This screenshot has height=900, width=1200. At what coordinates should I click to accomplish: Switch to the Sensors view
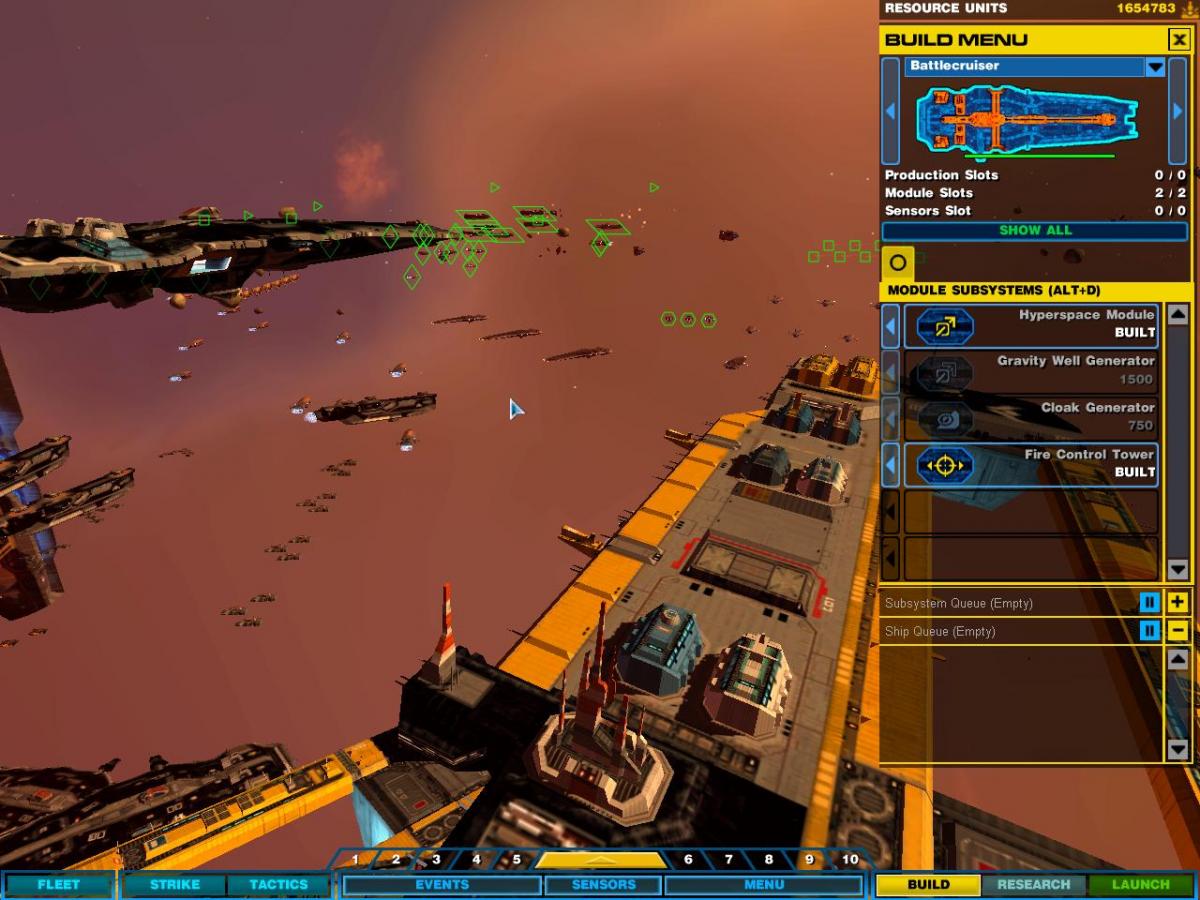[x=603, y=885]
